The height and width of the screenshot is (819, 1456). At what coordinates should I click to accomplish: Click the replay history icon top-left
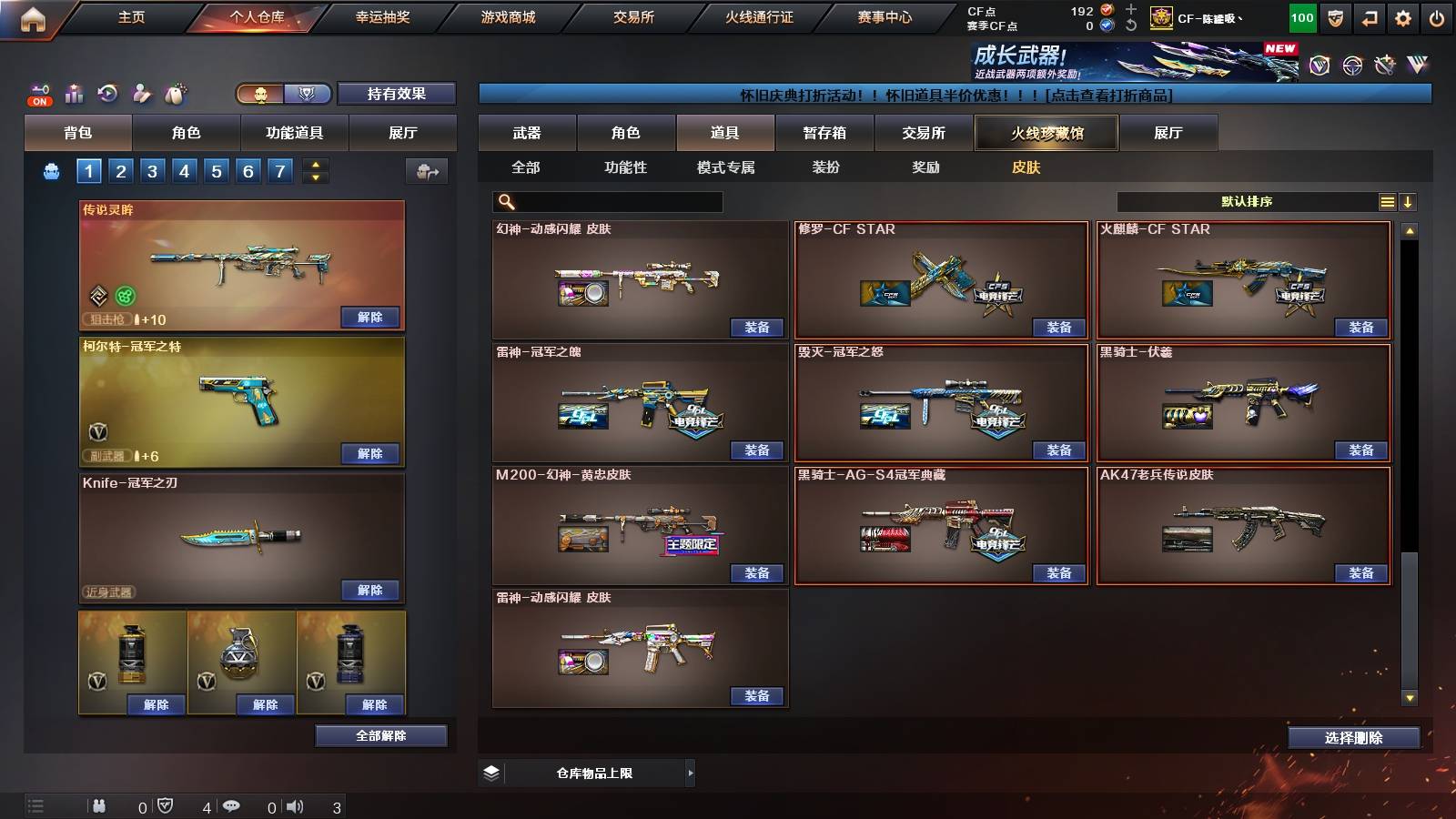pos(106,94)
